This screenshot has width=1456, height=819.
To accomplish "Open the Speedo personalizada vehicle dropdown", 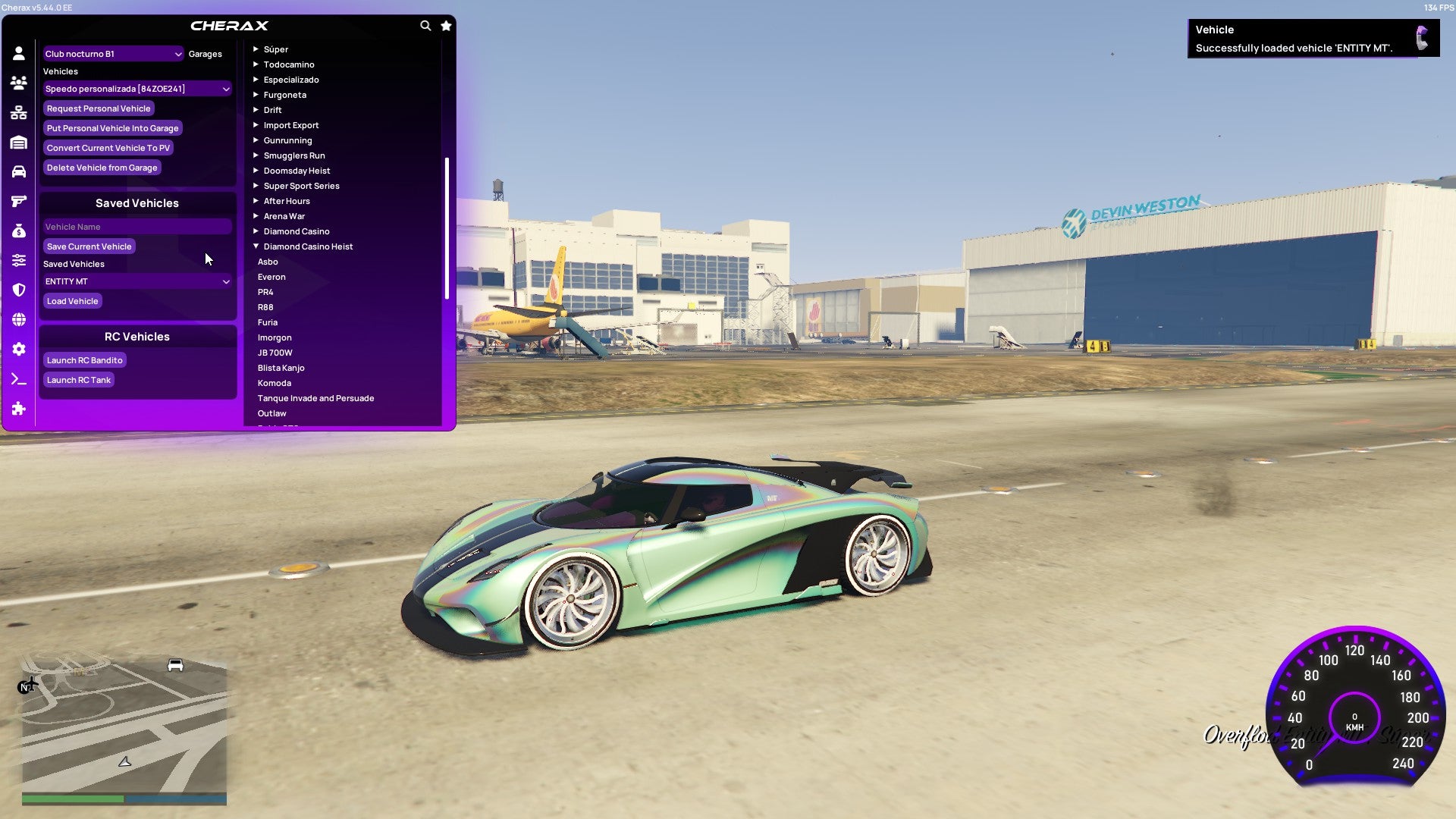I will pyautogui.click(x=136, y=88).
